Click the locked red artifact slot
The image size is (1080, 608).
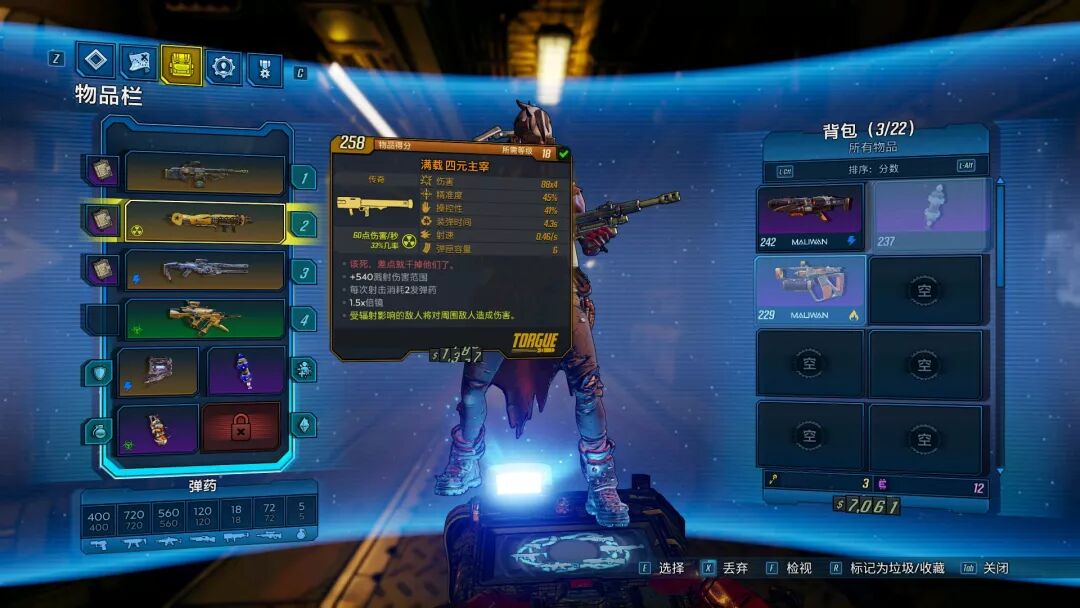[x=241, y=428]
